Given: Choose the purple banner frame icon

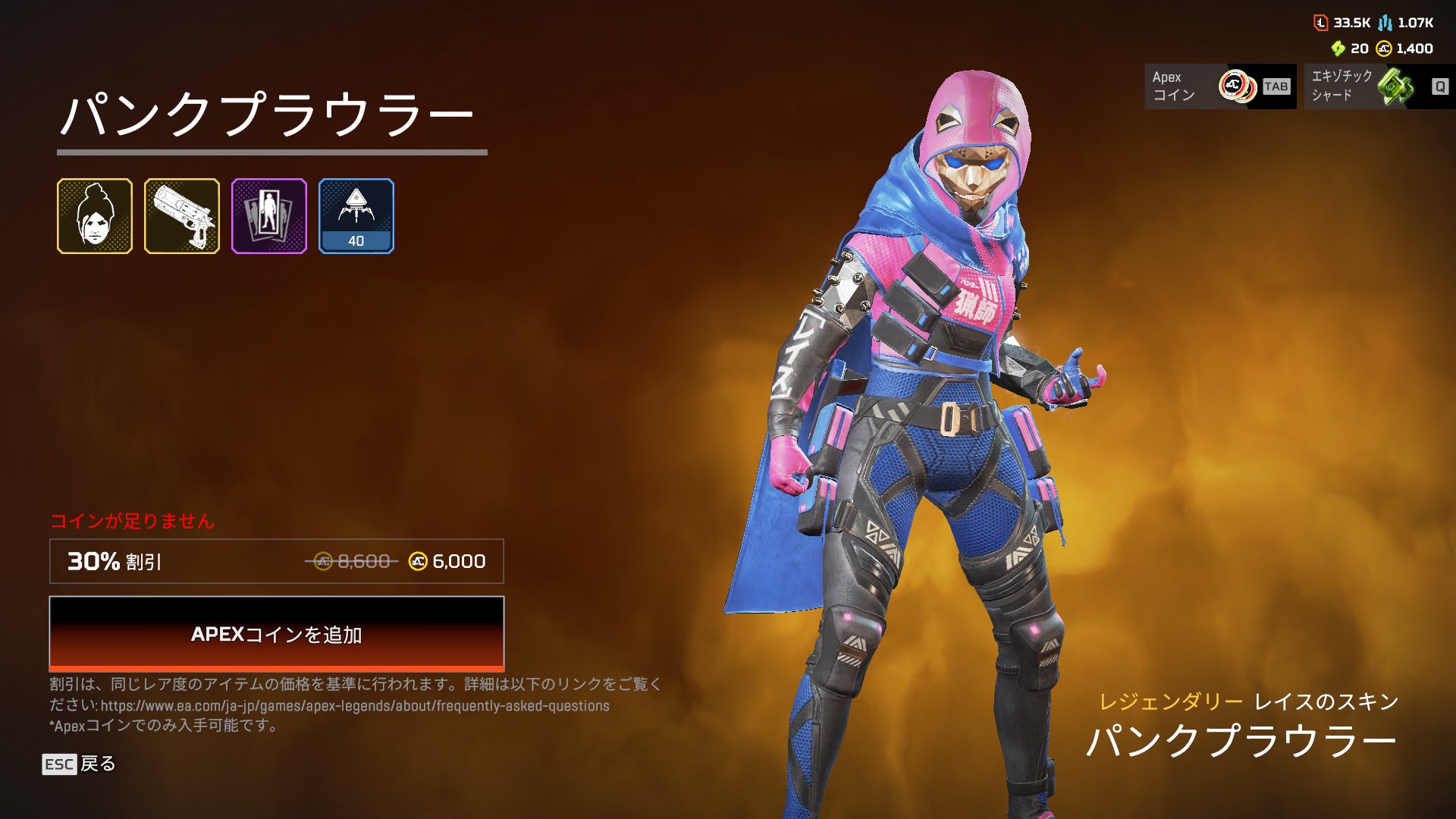Looking at the screenshot, I should [269, 216].
